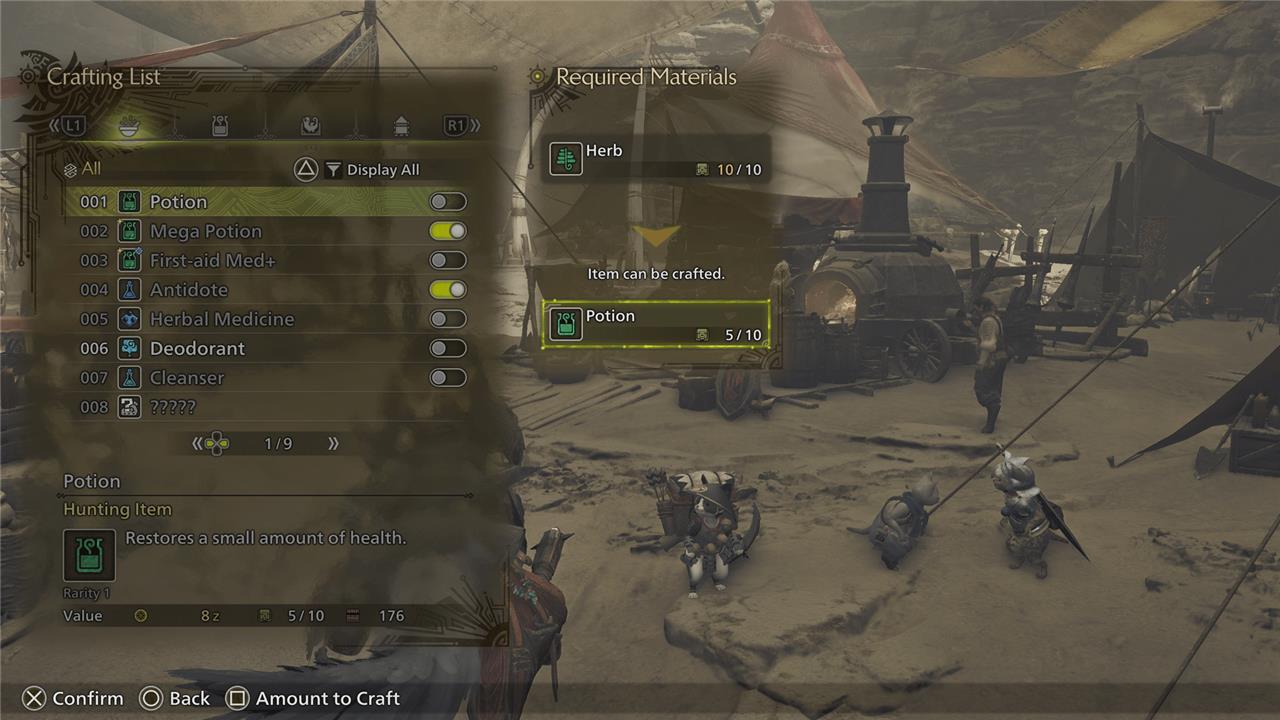Open the lantern-shaped category tab
1280x720 pixels.
point(401,126)
